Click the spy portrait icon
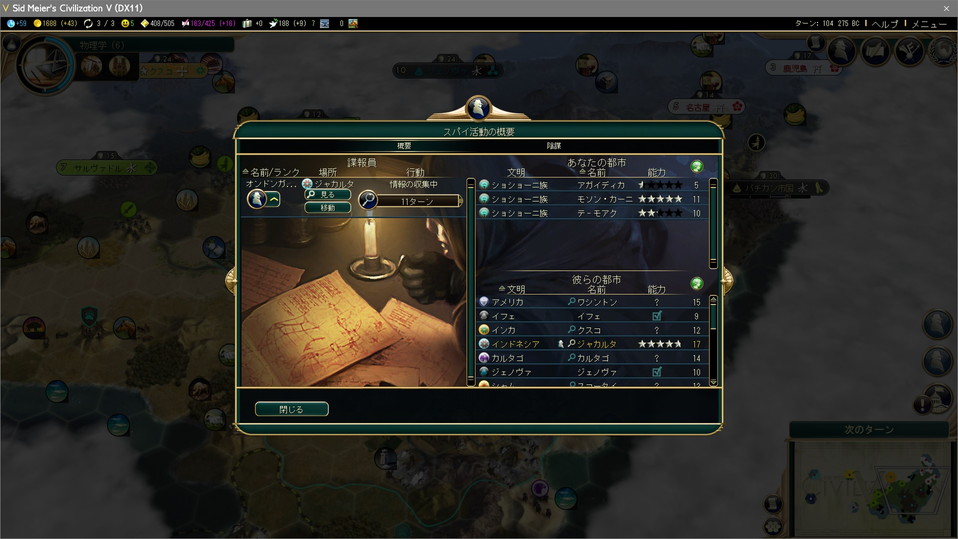 (256, 199)
